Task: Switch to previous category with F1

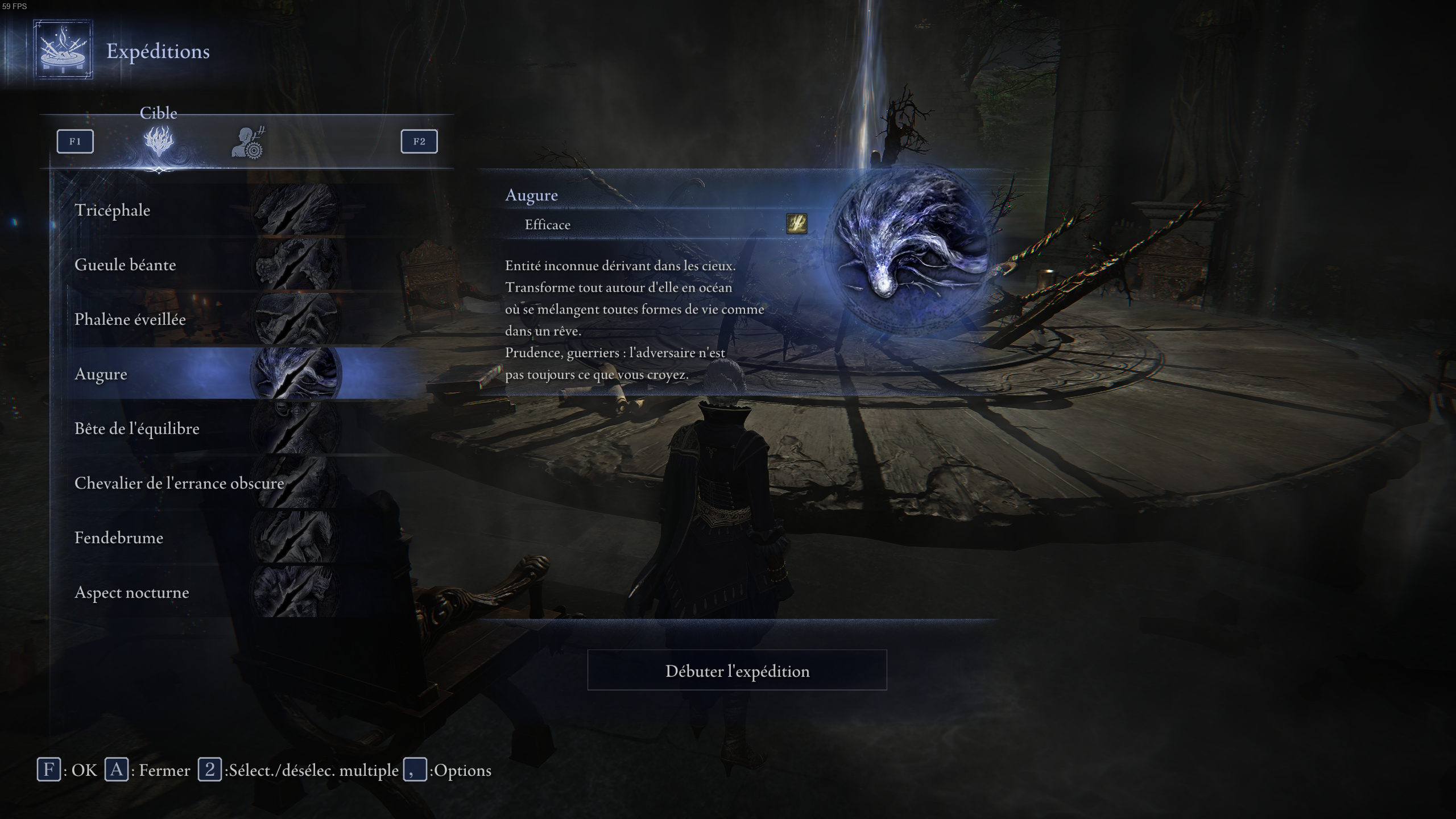Action: point(75,142)
